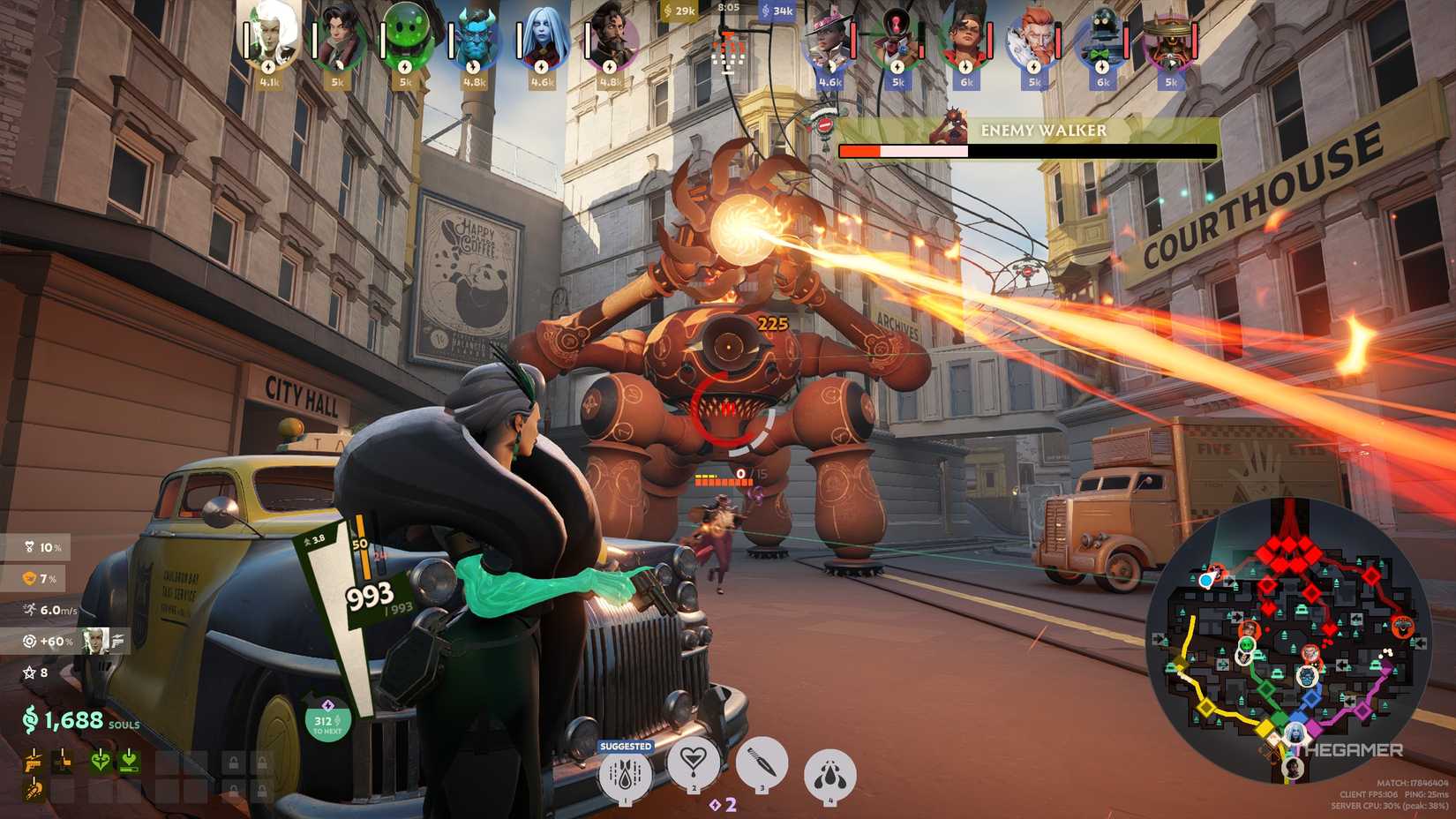
Task: Click the SUGGESTED badge above ability one
Action: [x=626, y=746]
